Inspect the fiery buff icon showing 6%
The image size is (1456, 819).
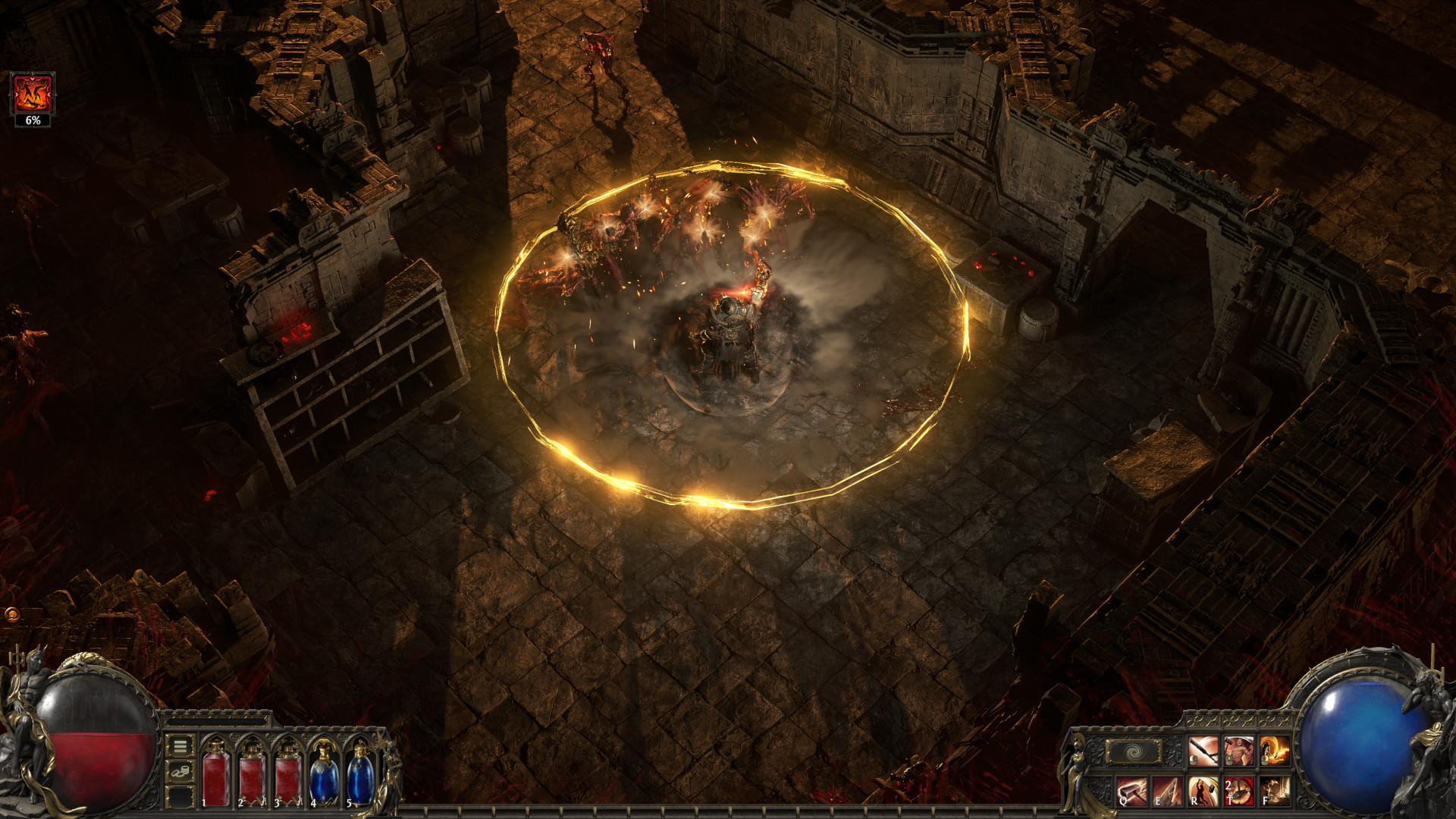click(32, 93)
